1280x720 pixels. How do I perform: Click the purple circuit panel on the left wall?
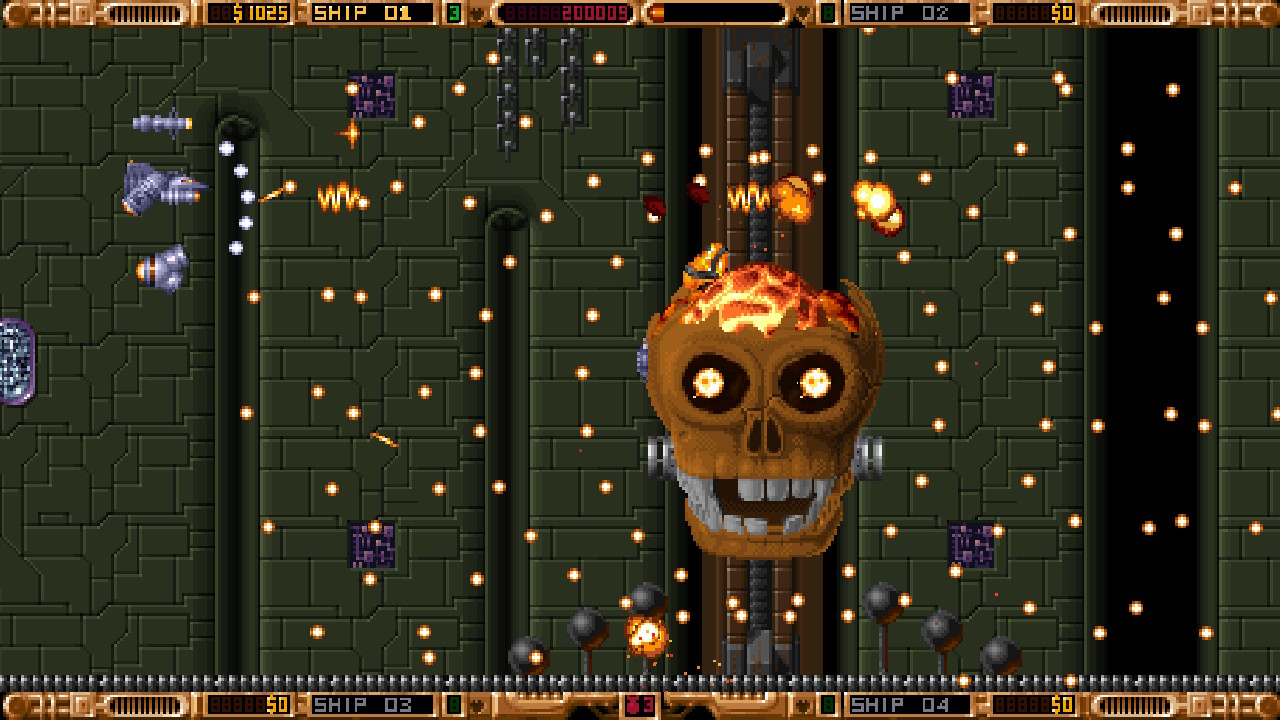[16, 360]
